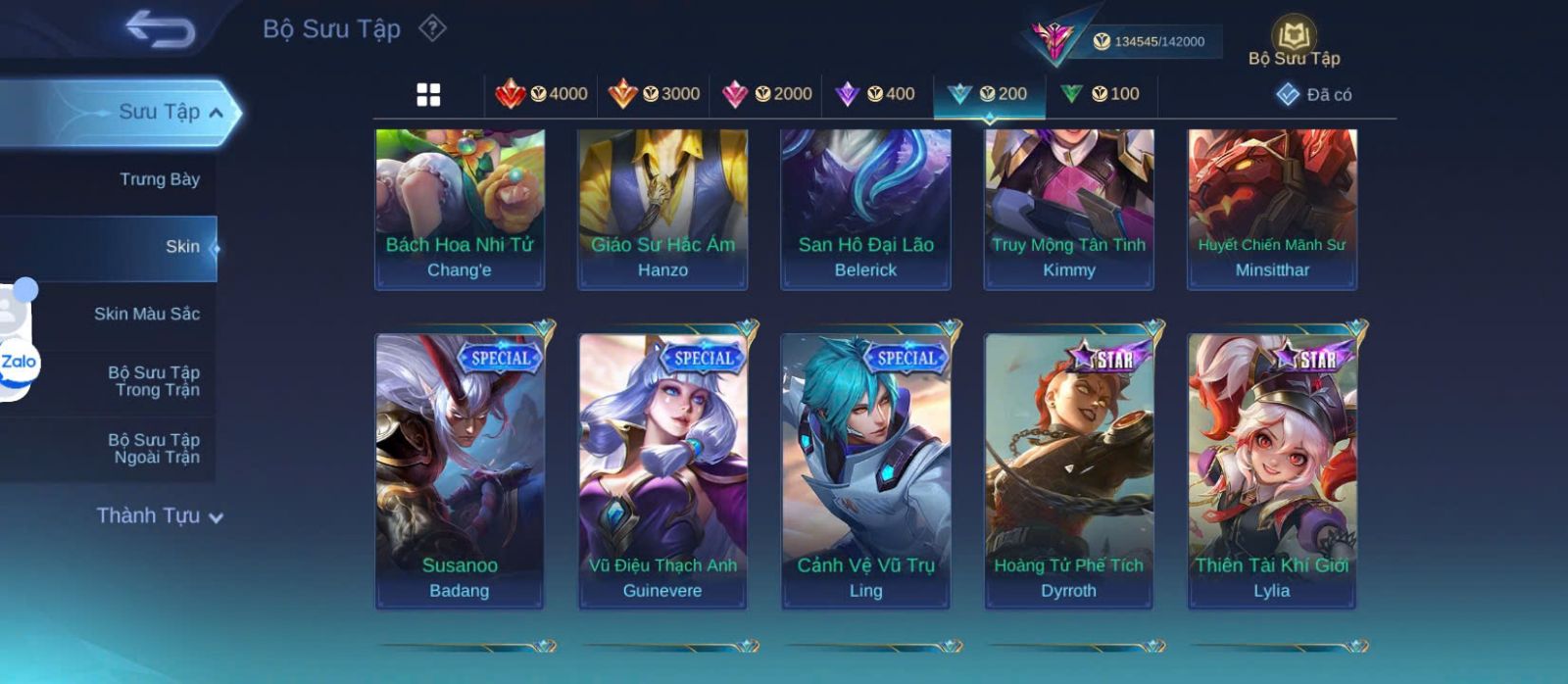This screenshot has height=684, width=1568.
Task: Show all skins with grid filter
Action: (428, 94)
